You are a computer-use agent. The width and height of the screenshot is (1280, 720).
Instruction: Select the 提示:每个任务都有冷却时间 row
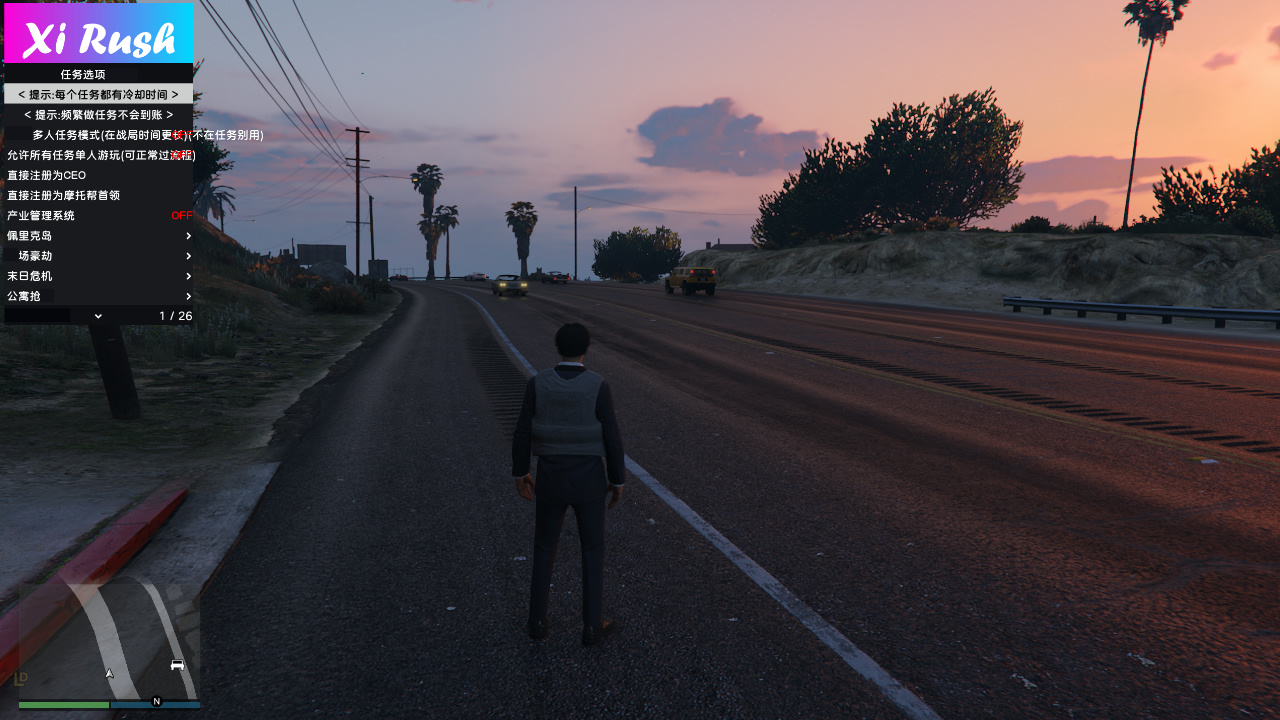pos(98,94)
